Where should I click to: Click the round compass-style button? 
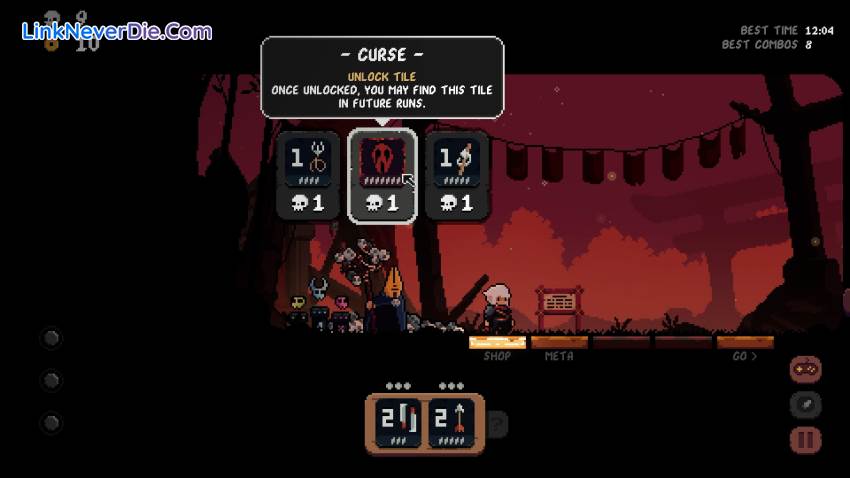[805, 404]
